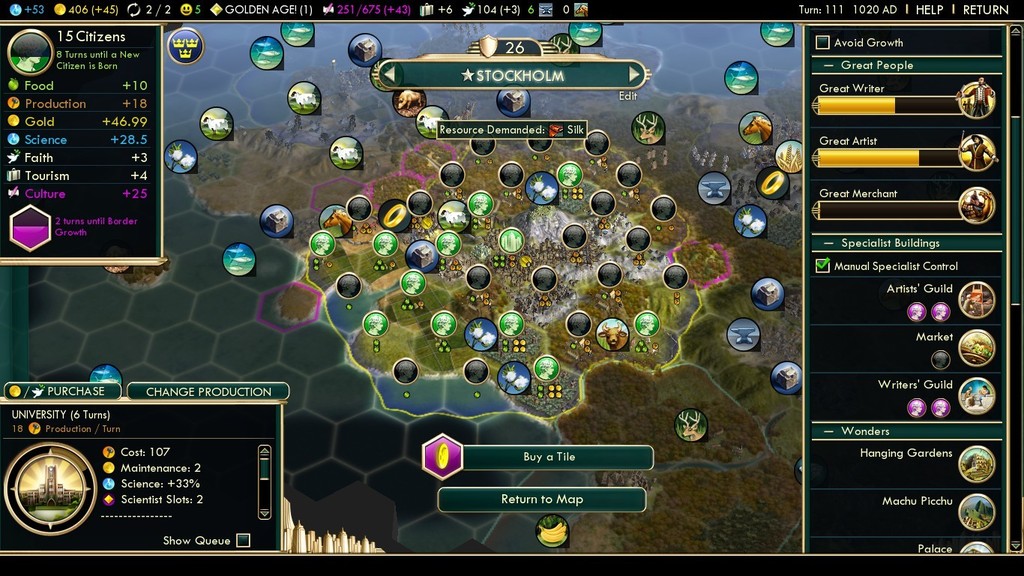Click the Machu Picchu wonder icon
The height and width of the screenshot is (576, 1024).
[x=976, y=511]
